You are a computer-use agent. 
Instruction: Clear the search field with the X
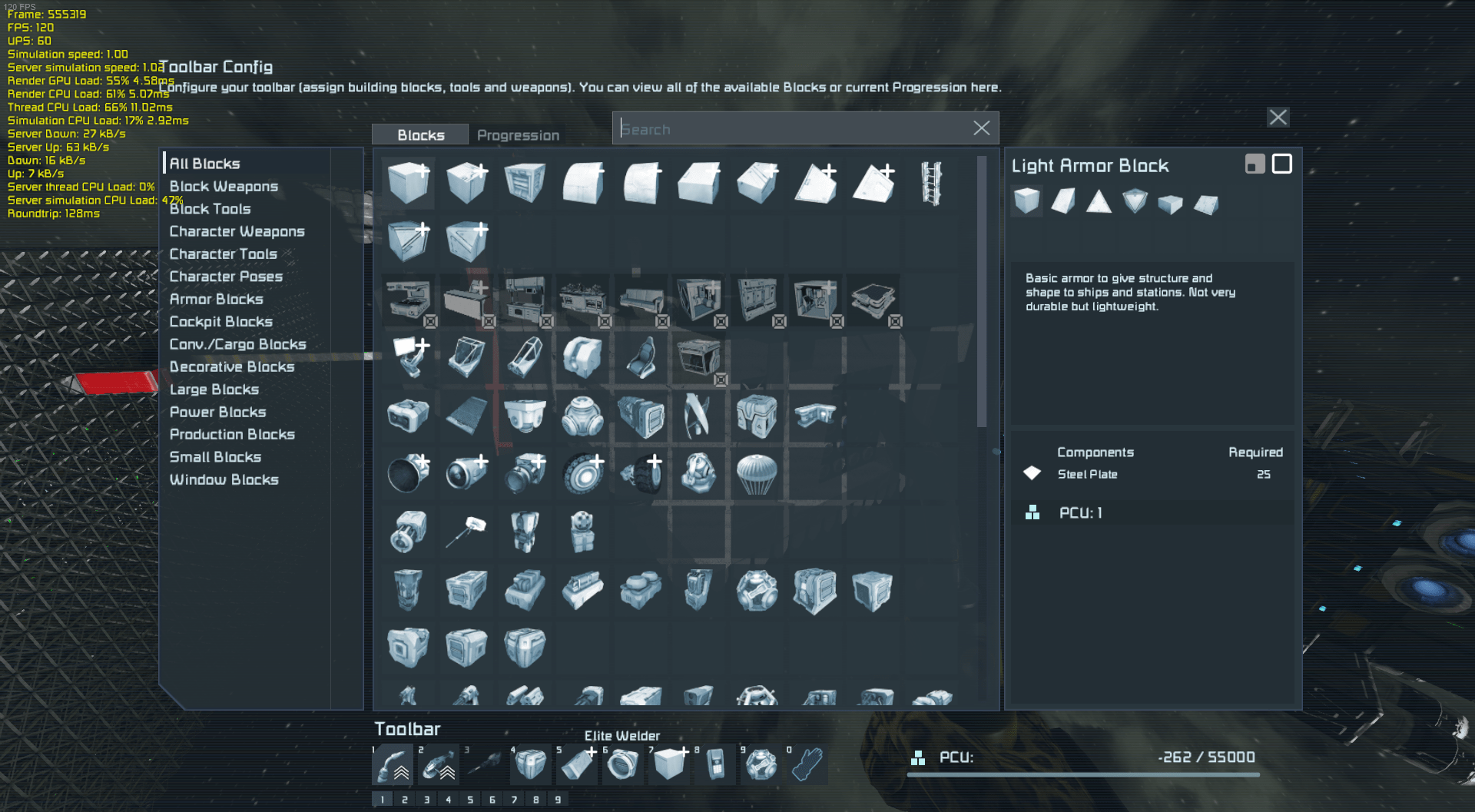(x=981, y=128)
